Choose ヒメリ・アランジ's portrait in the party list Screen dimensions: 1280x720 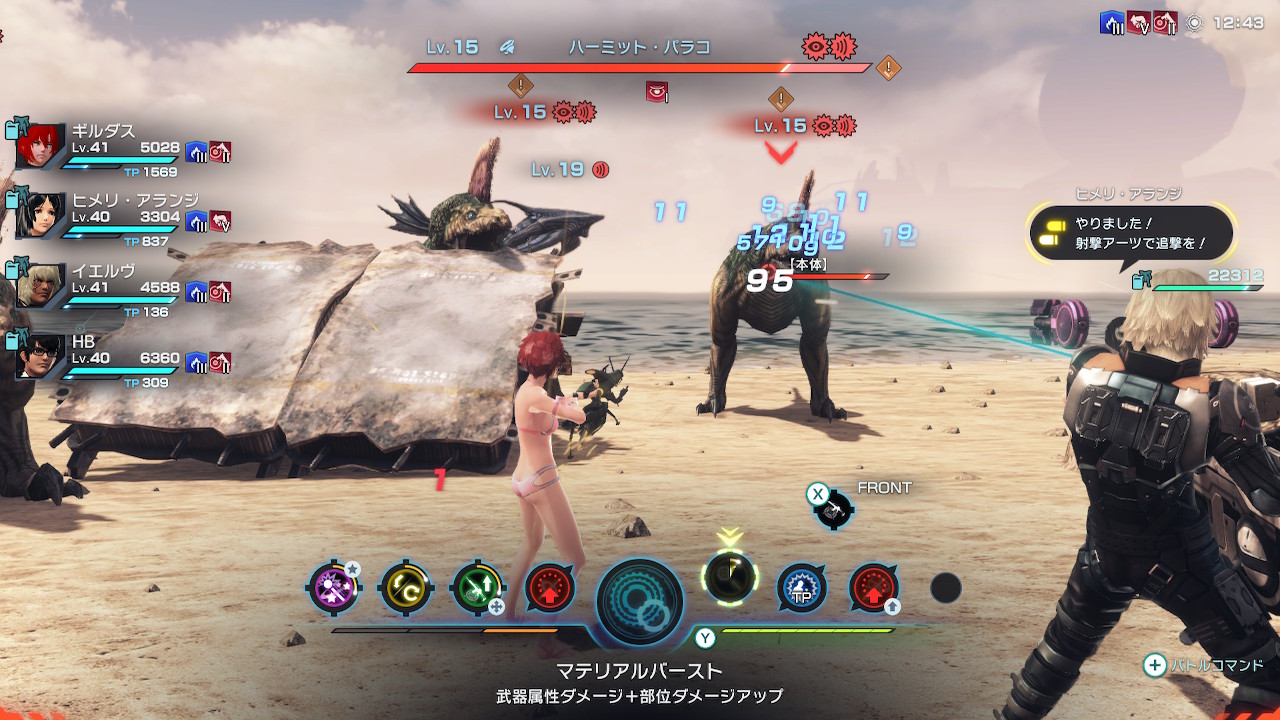[x=41, y=216]
